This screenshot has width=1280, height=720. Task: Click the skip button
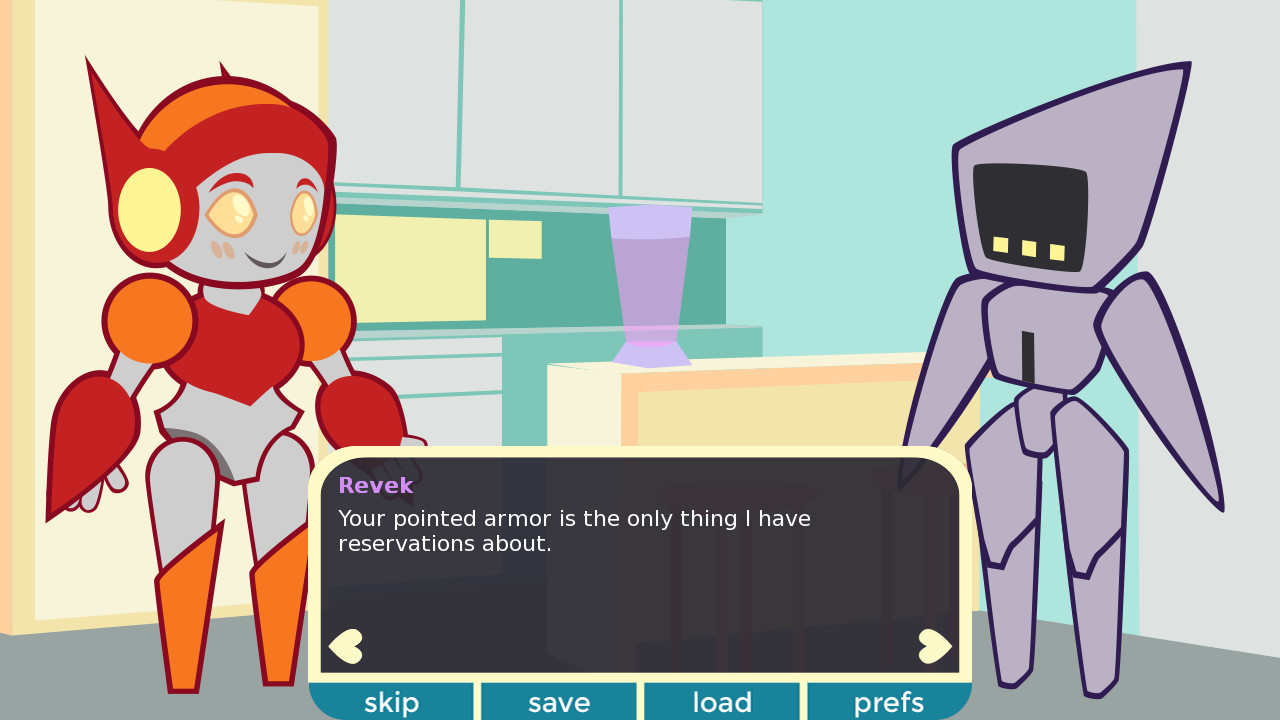(x=392, y=702)
